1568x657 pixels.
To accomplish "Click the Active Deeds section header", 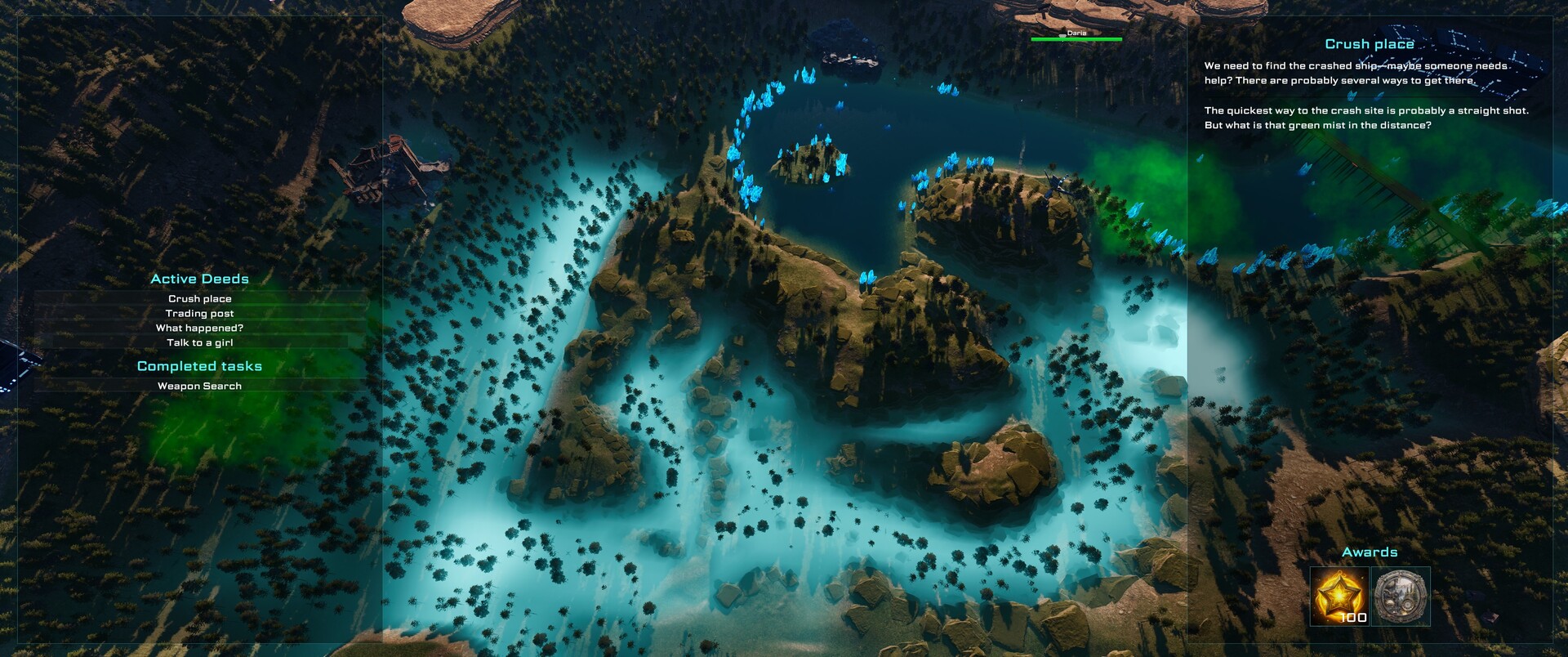I will [200, 279].
